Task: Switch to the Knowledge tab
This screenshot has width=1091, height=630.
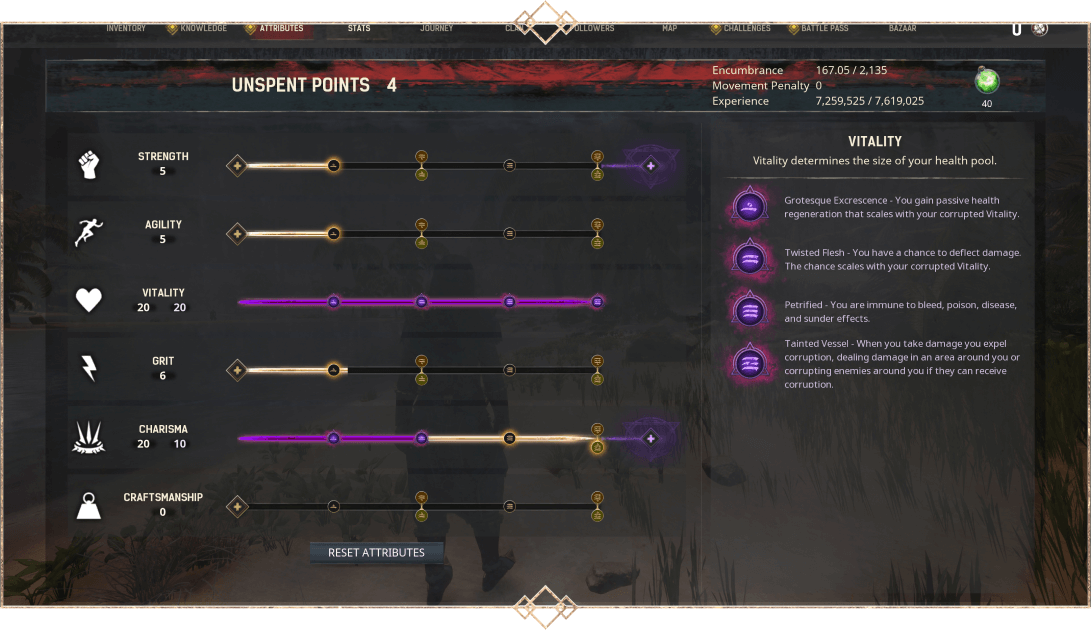Action: (203, 28)
